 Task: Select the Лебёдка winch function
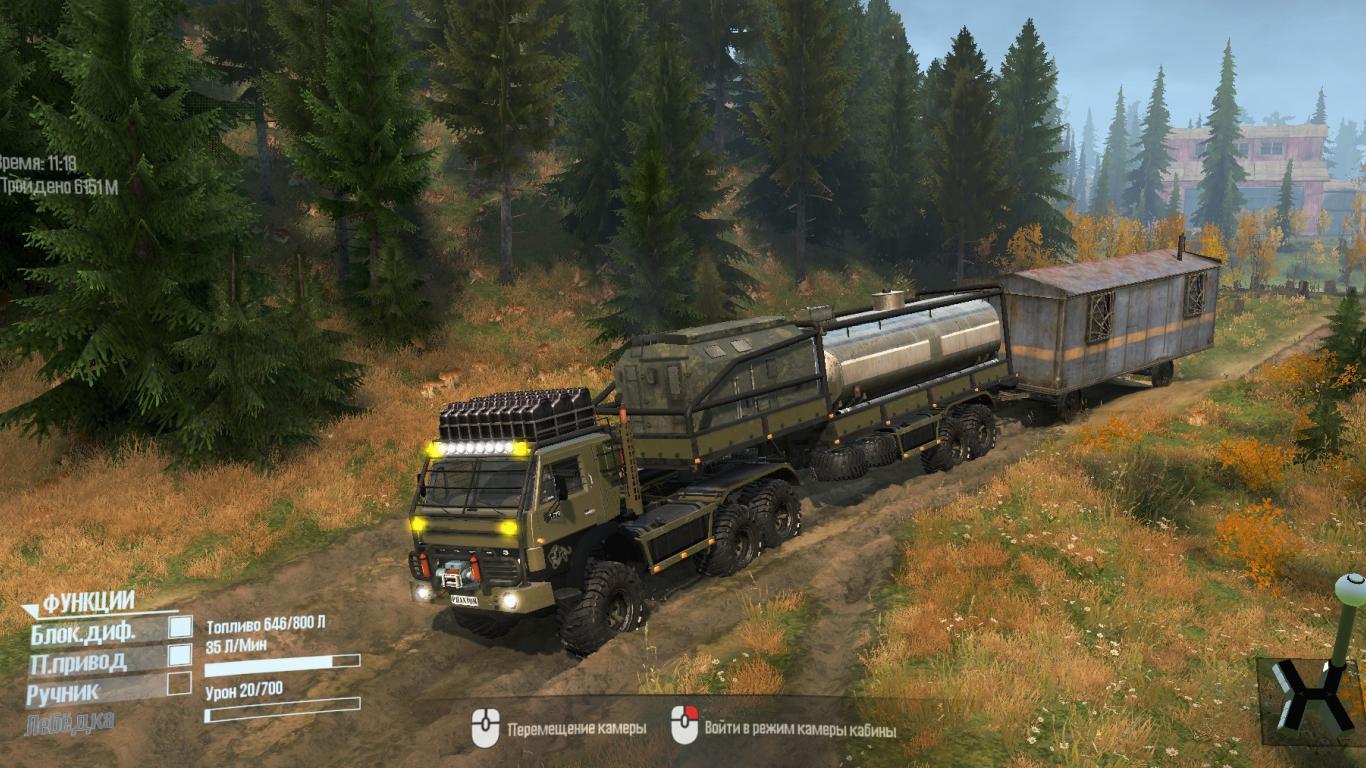point(70,722)
